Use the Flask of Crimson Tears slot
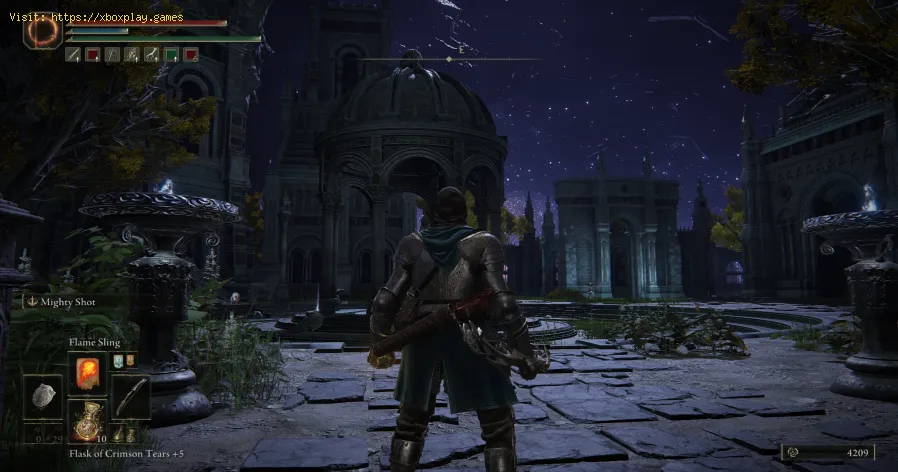 point(86,415)
